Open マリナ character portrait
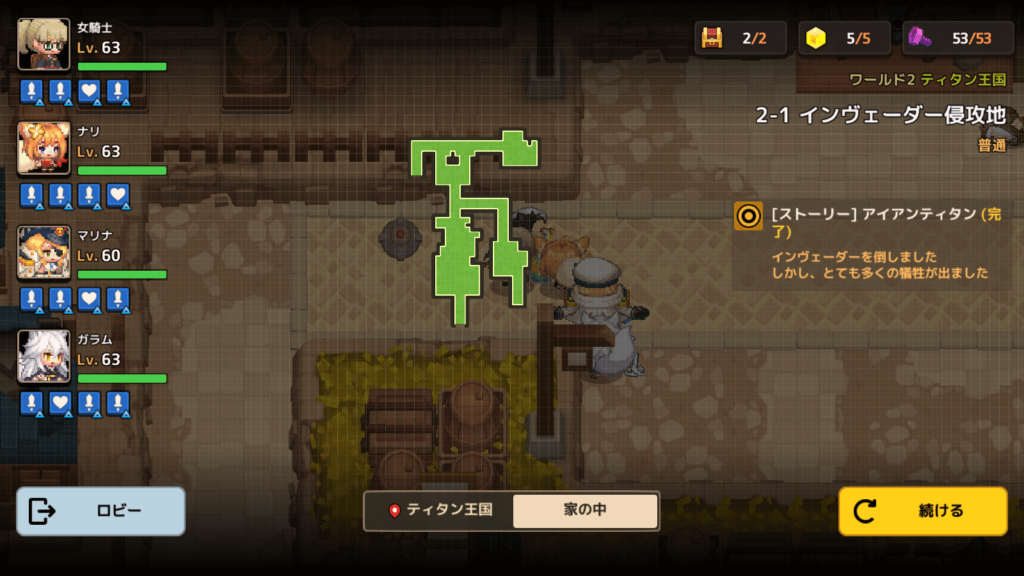Viewport: 1024px width, 576px height. pyautogui.click(x=44, y=252)
